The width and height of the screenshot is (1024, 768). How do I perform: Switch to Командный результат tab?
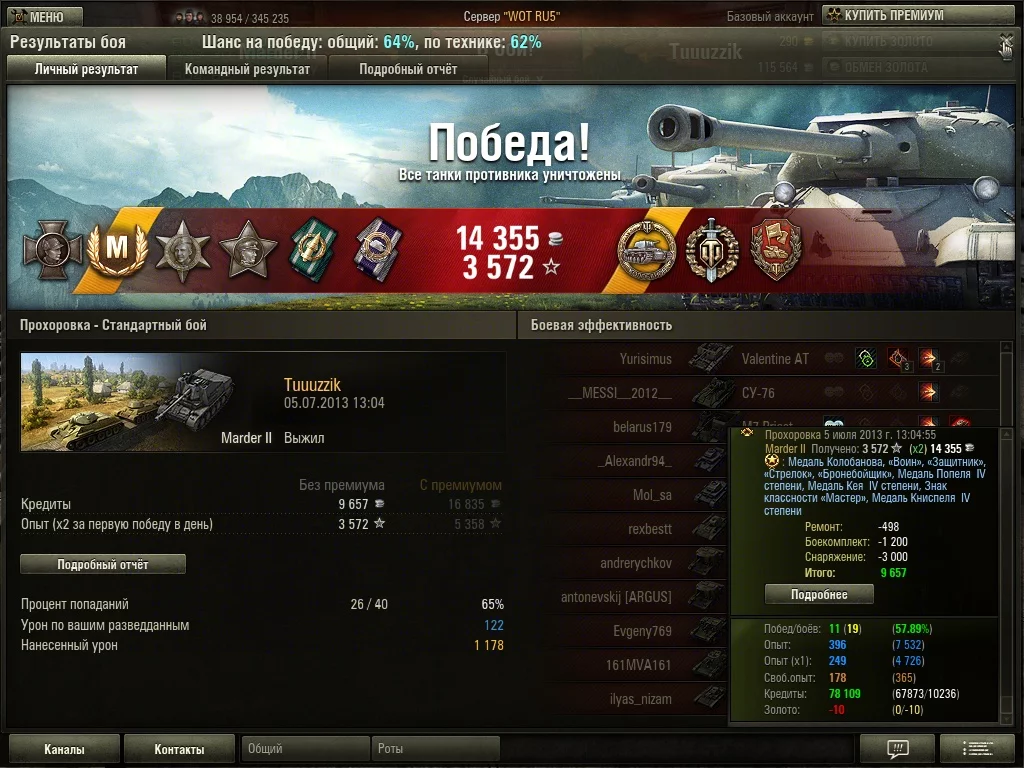coord(247,69)
